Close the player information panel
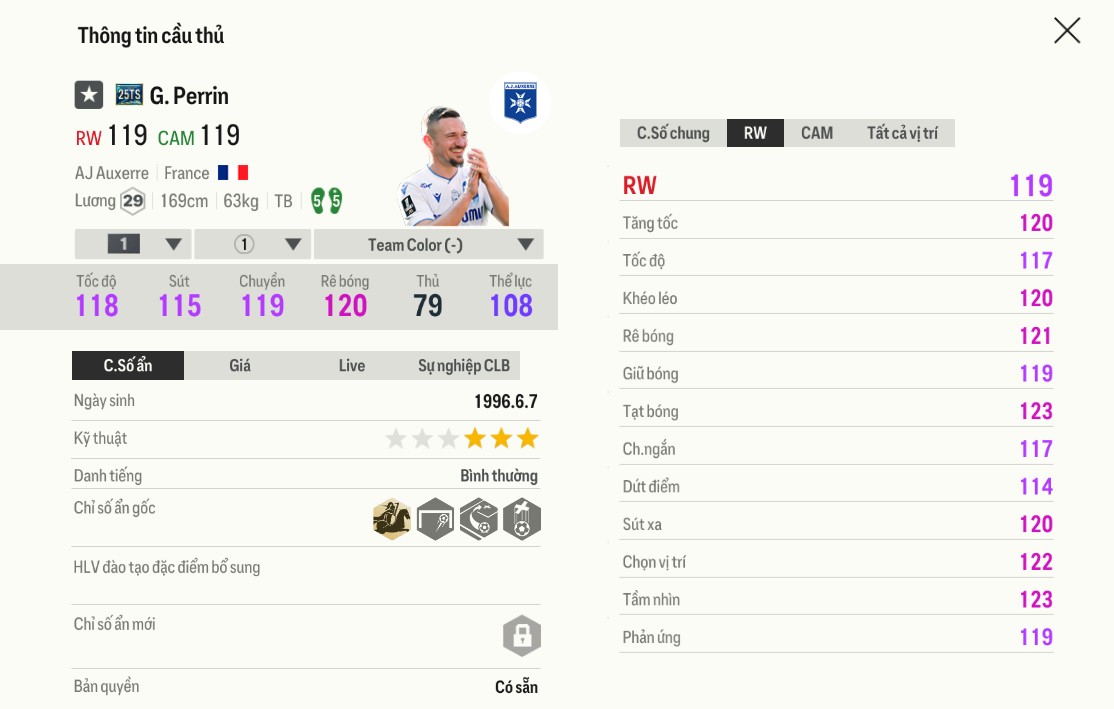The image size is (1114, 709). [1067, 31]
